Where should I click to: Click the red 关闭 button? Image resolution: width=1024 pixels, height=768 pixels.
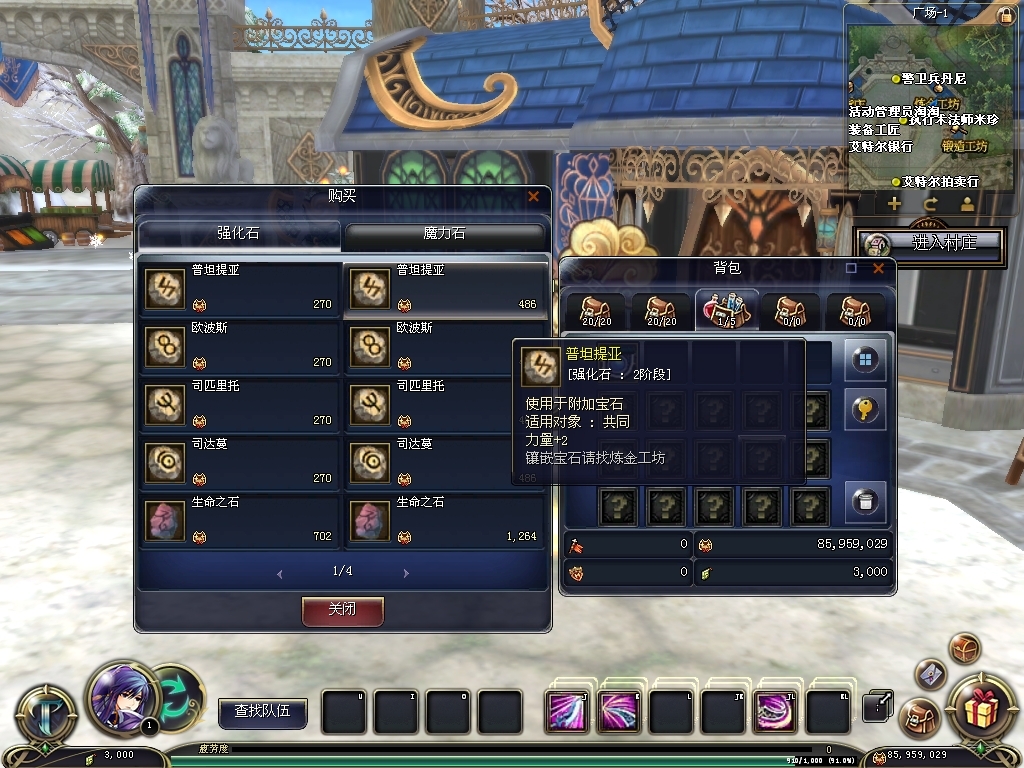coord(342,610)
